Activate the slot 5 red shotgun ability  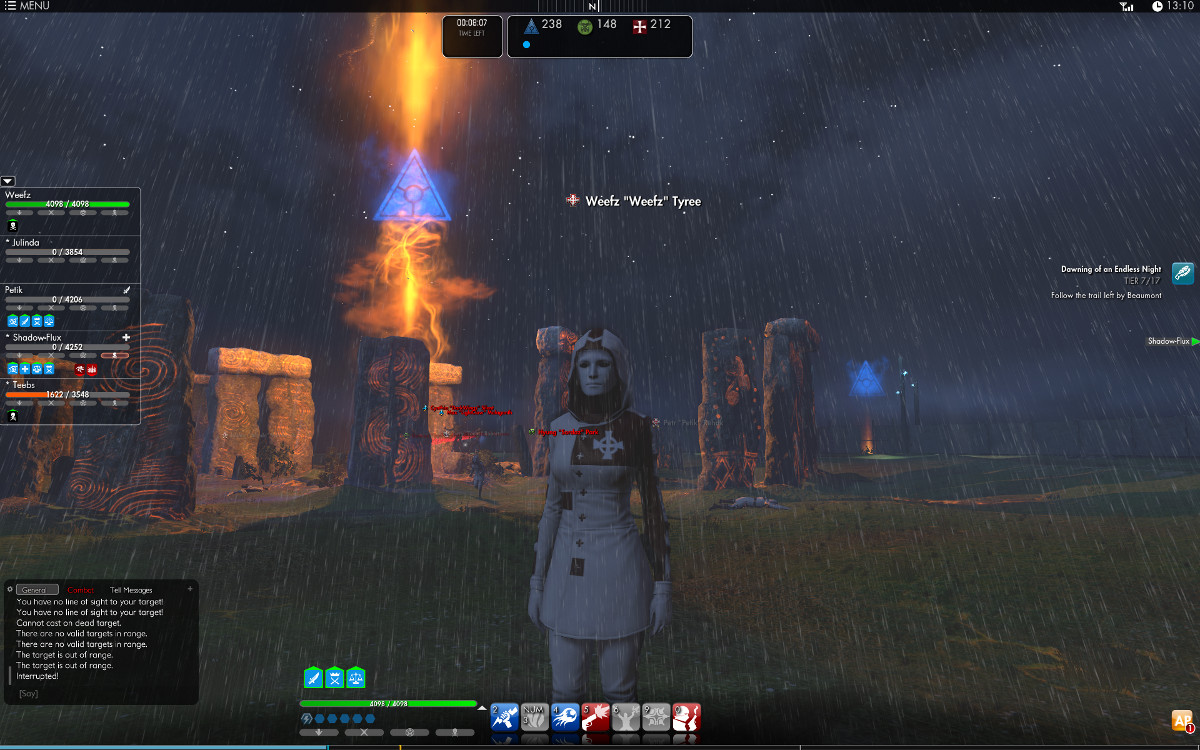[x=595, y=717]
